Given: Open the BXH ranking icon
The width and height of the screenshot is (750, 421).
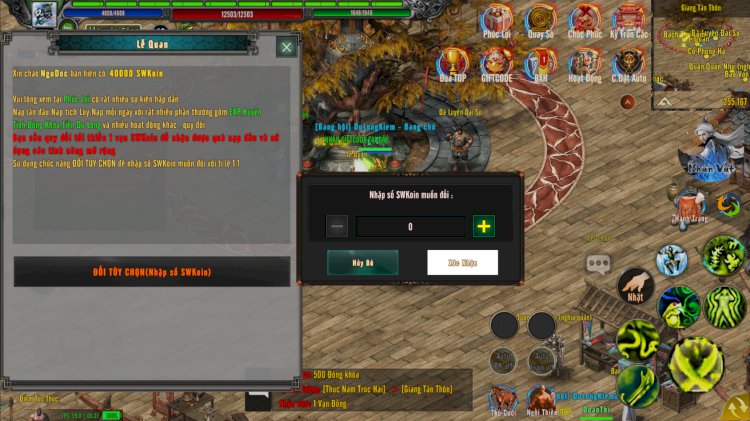Looking at the screenshot, I should pyautogui.click(x=540, y=63).
